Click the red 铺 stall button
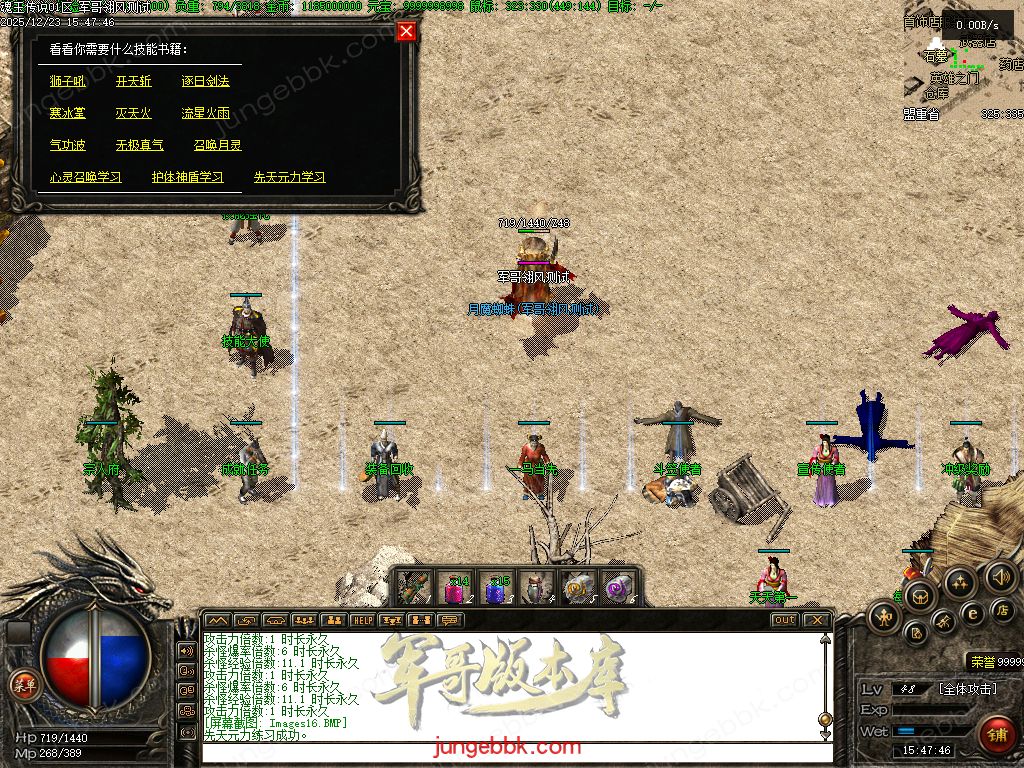 [x=995, y=733]
